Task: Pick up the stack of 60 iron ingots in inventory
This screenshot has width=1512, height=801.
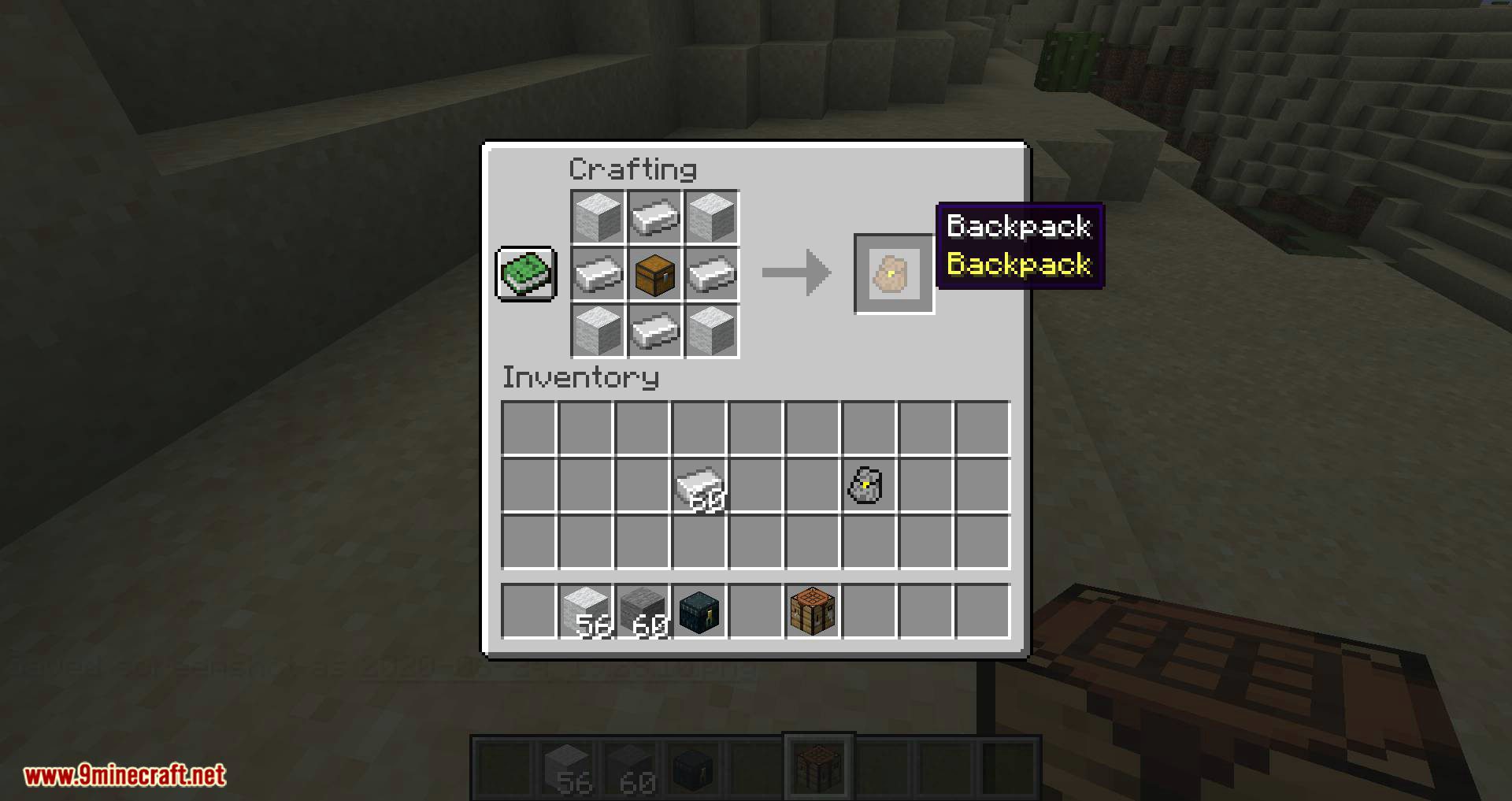Action: tap(699, 484)
